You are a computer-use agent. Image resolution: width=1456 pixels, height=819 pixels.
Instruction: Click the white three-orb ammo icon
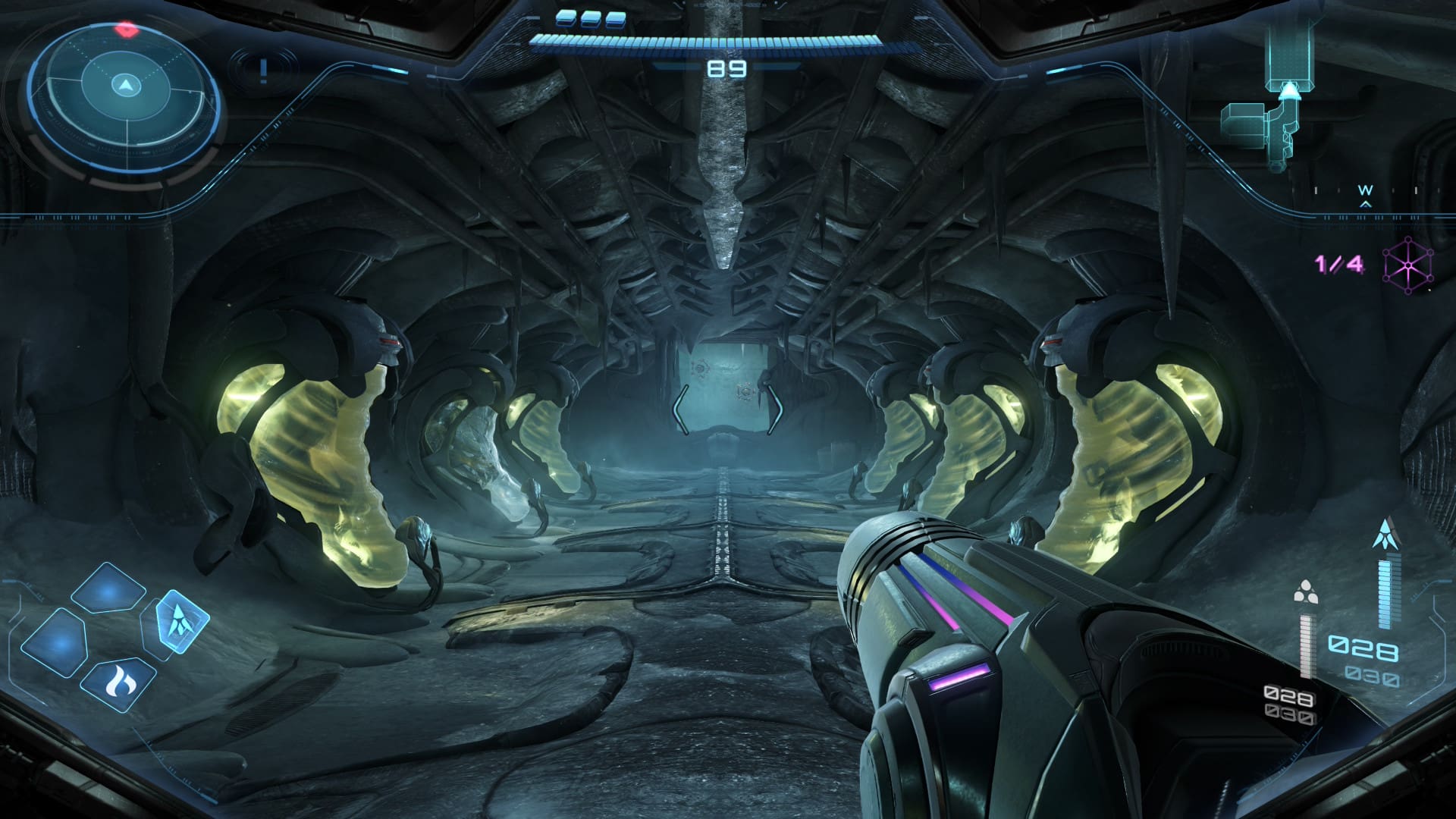tap(1305, 592)
